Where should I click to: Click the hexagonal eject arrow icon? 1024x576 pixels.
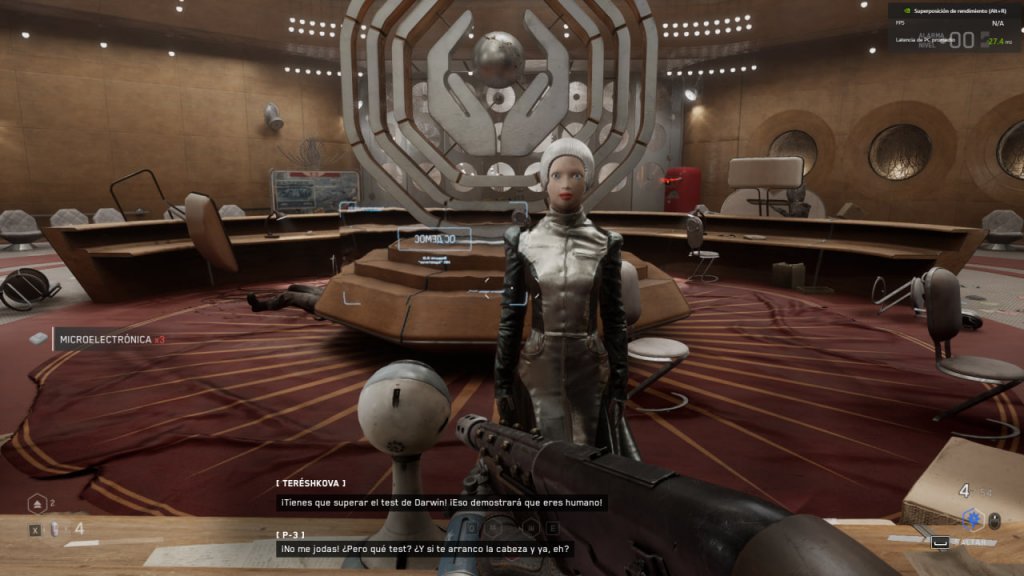point(36,504)
